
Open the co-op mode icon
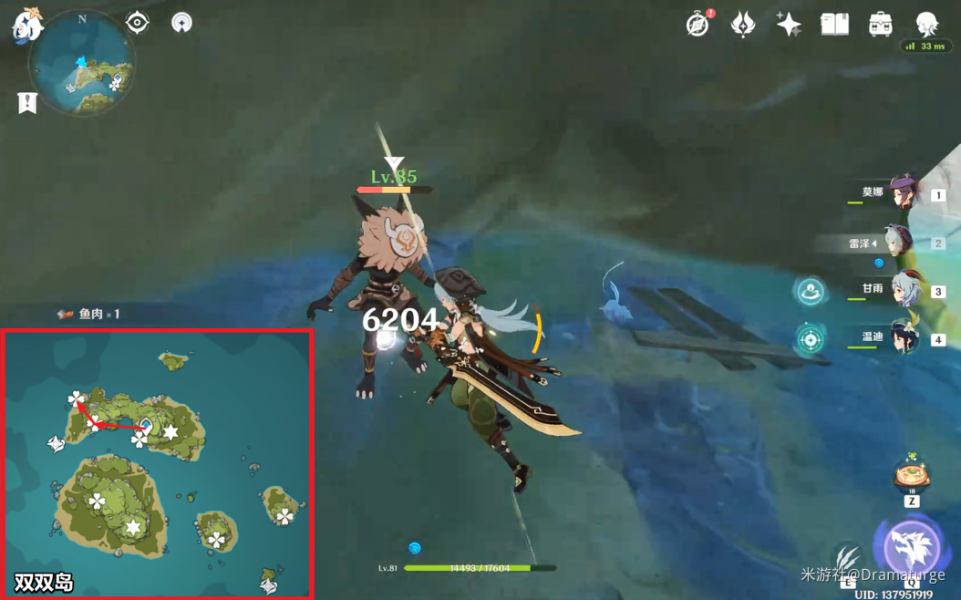(x=181, y=22)
